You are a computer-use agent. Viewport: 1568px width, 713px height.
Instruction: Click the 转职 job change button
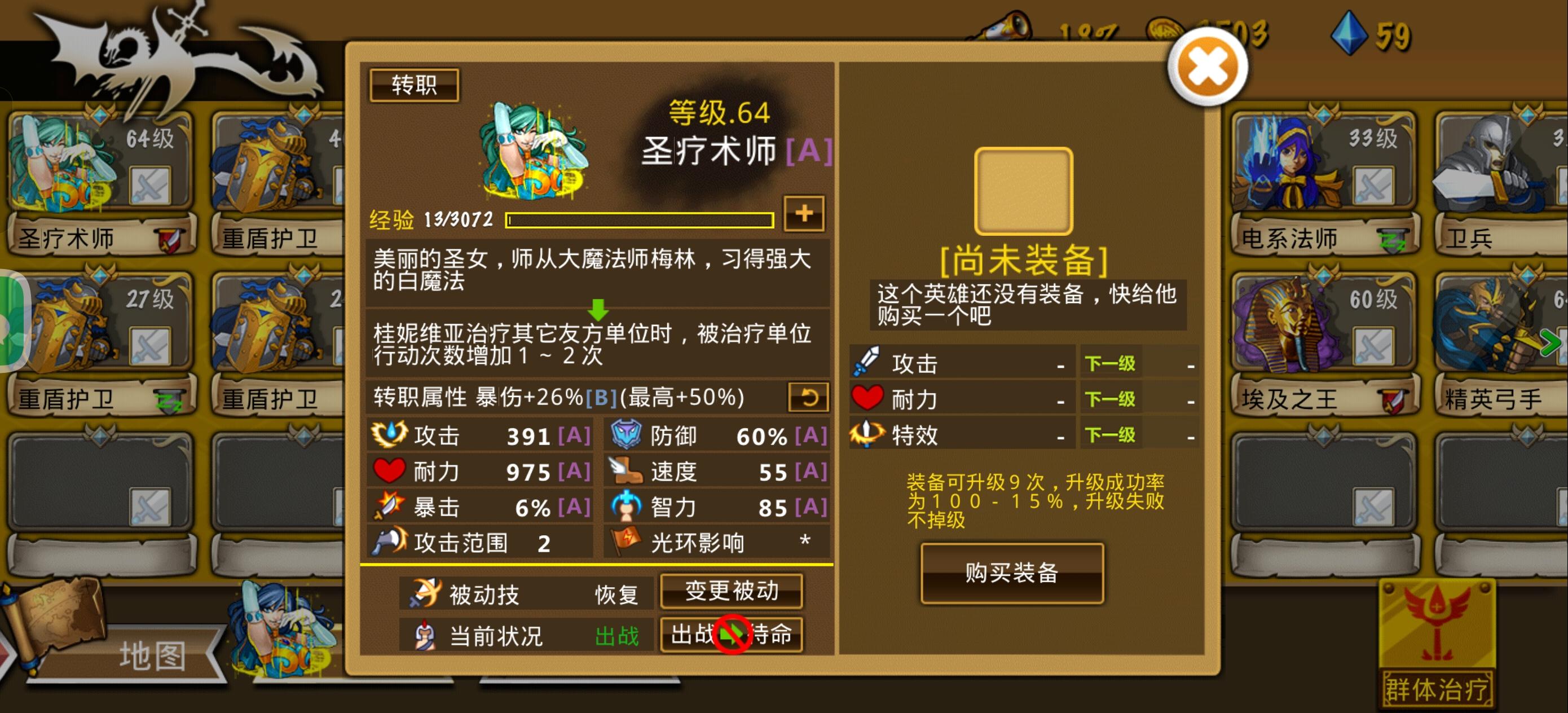pos(415,85)
